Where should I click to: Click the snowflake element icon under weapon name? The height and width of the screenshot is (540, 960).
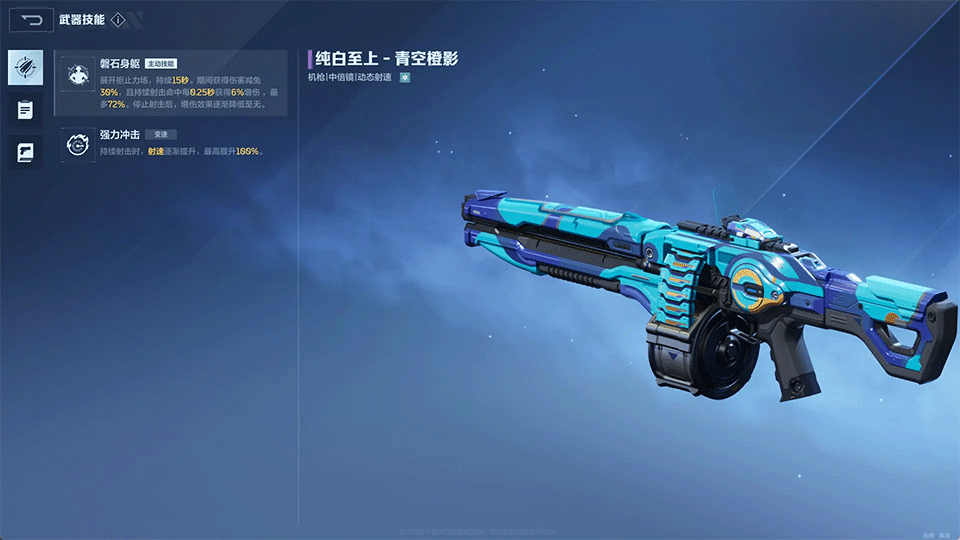click(x=405, y=77)
